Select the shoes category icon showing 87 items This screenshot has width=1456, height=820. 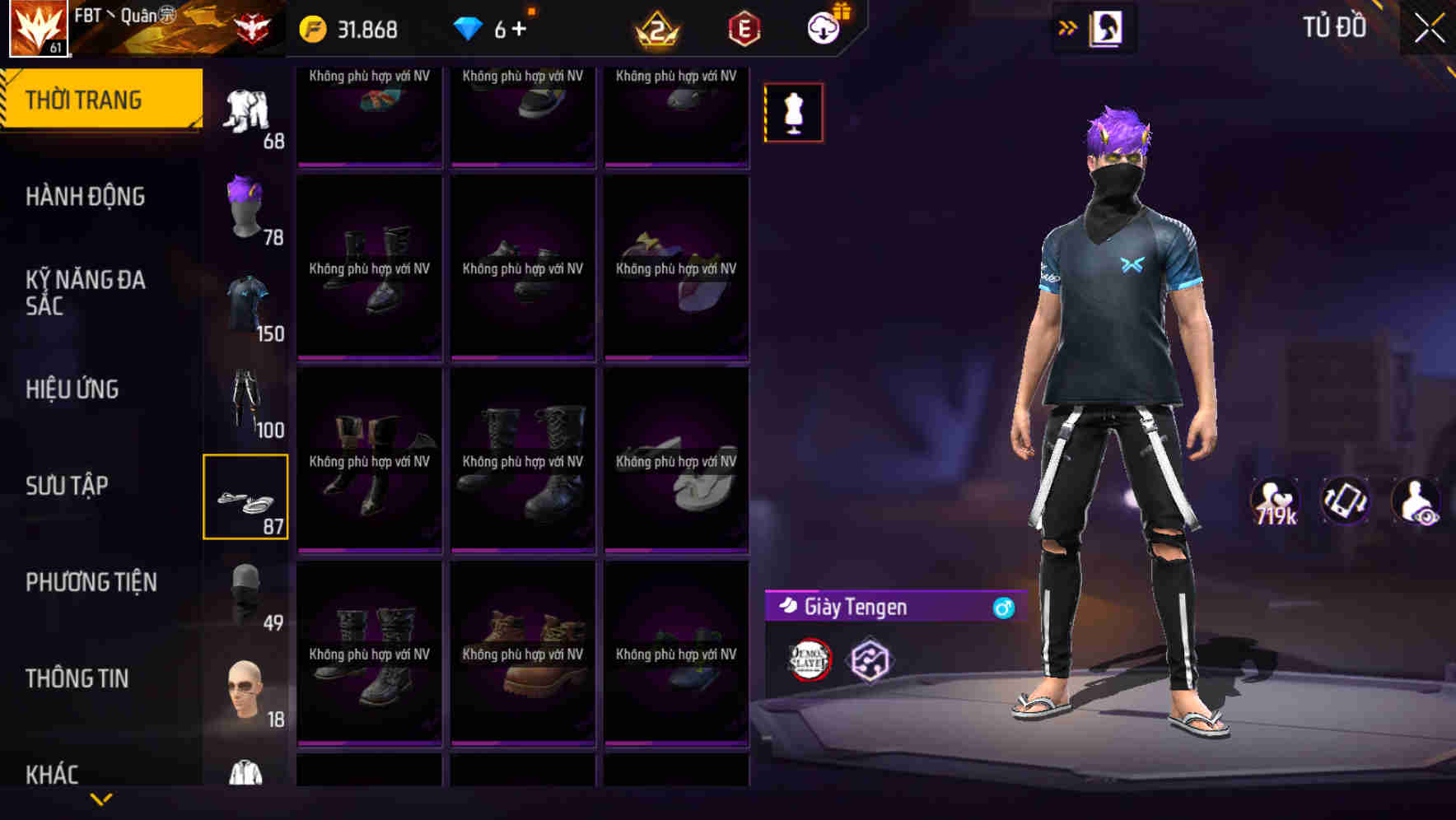click(245, 498)
